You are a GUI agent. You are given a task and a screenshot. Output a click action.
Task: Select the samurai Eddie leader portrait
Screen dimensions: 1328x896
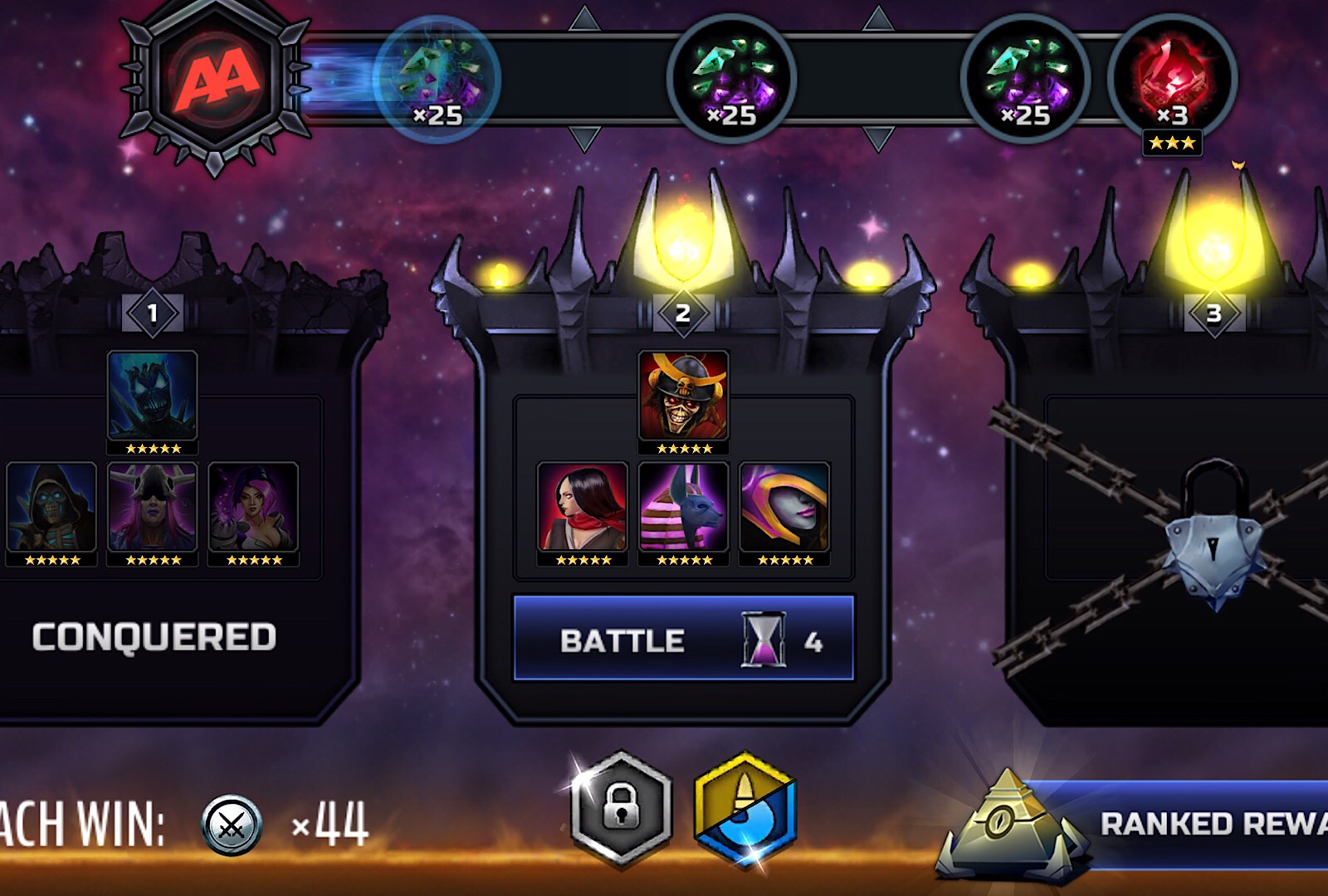tap(684, 396)
